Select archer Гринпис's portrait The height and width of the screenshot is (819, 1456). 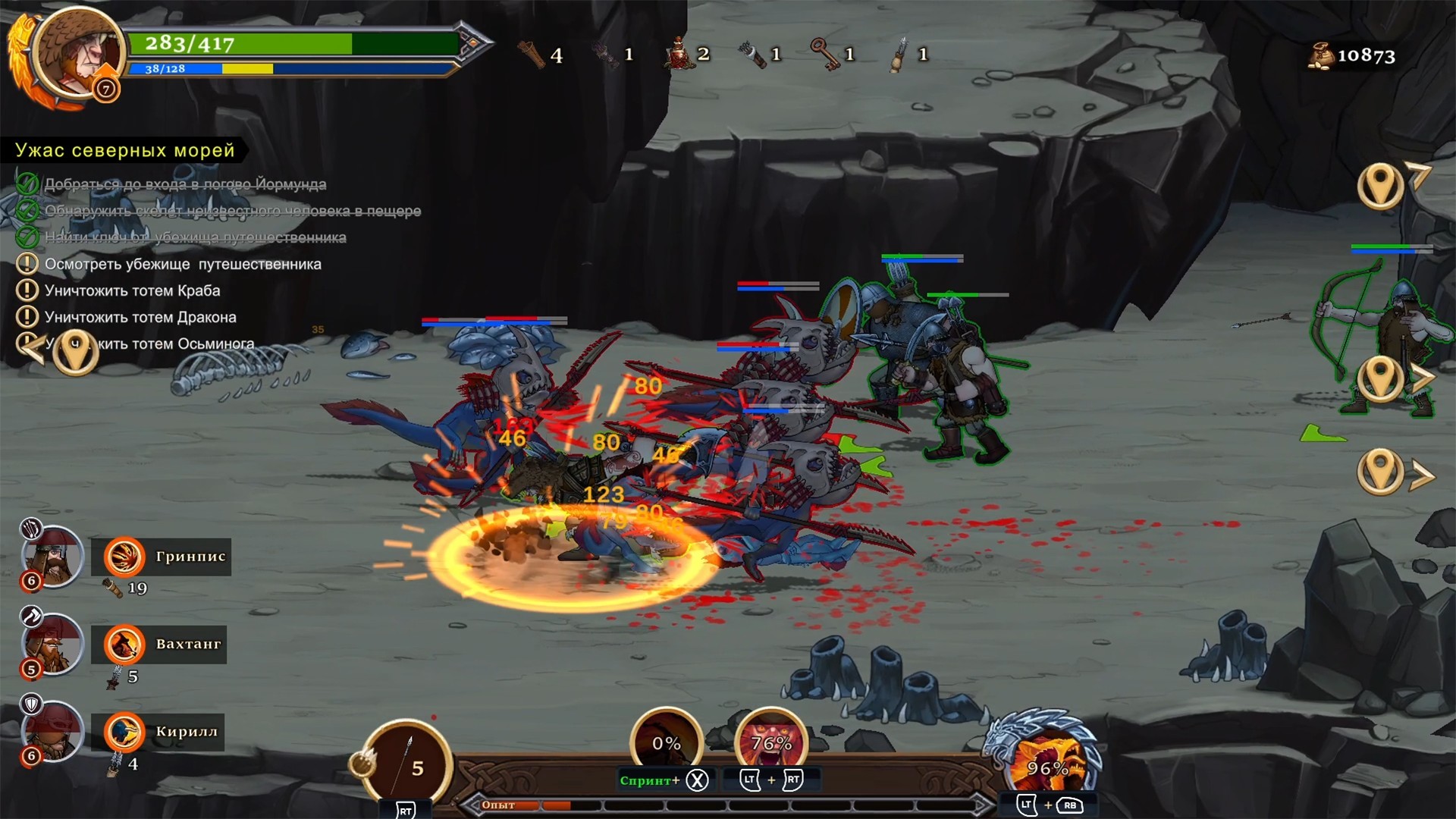coord(52,556)
